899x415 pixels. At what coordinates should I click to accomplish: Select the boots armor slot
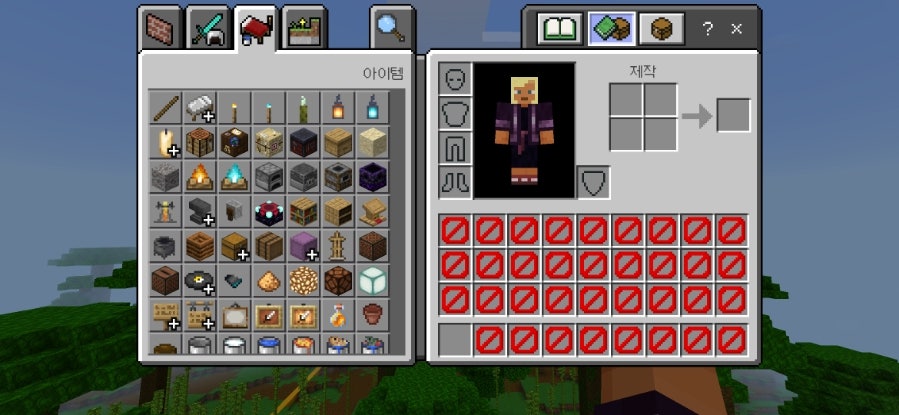point(455,181)
